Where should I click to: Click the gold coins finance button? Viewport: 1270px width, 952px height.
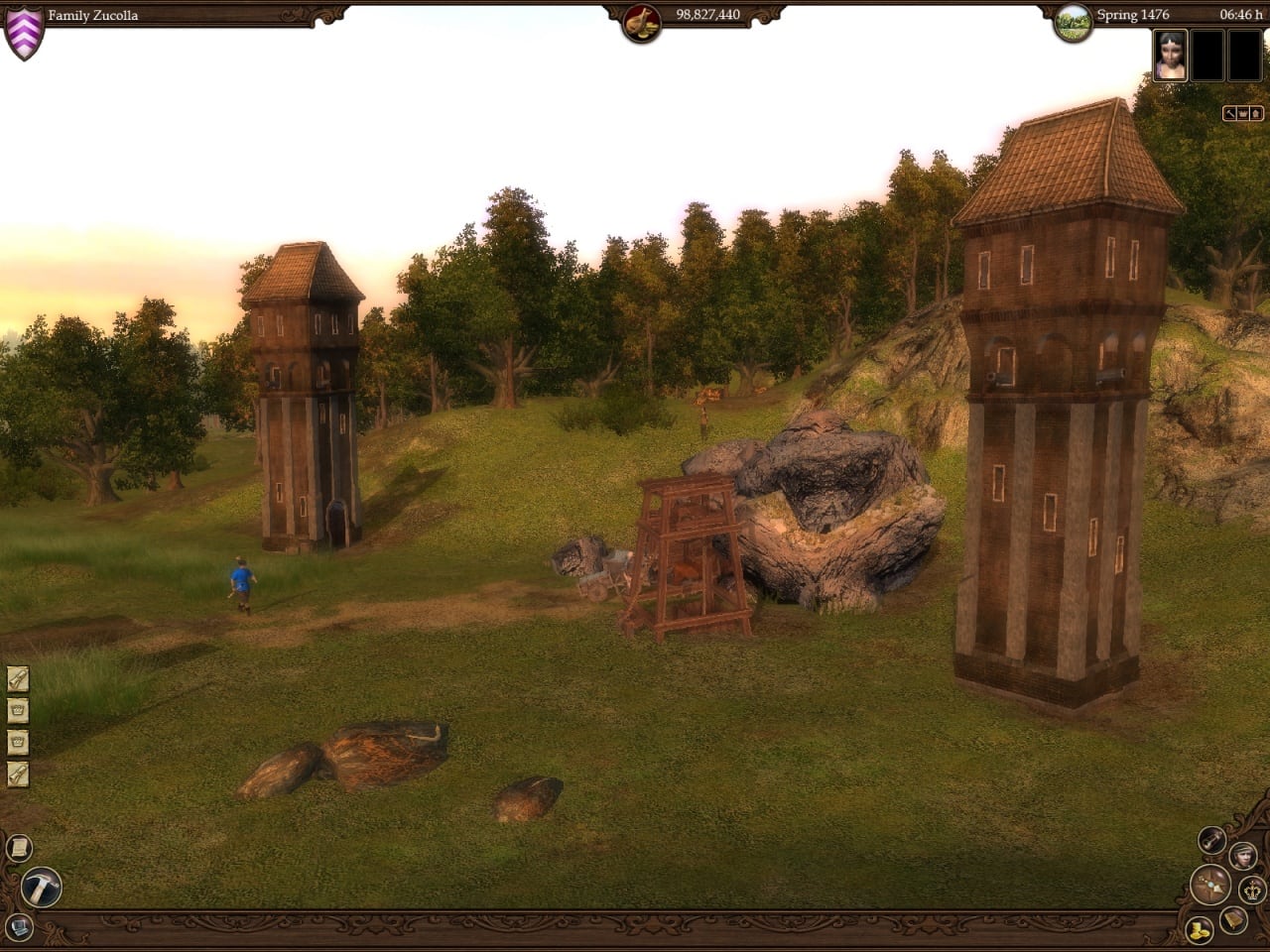pos(1199,929)
